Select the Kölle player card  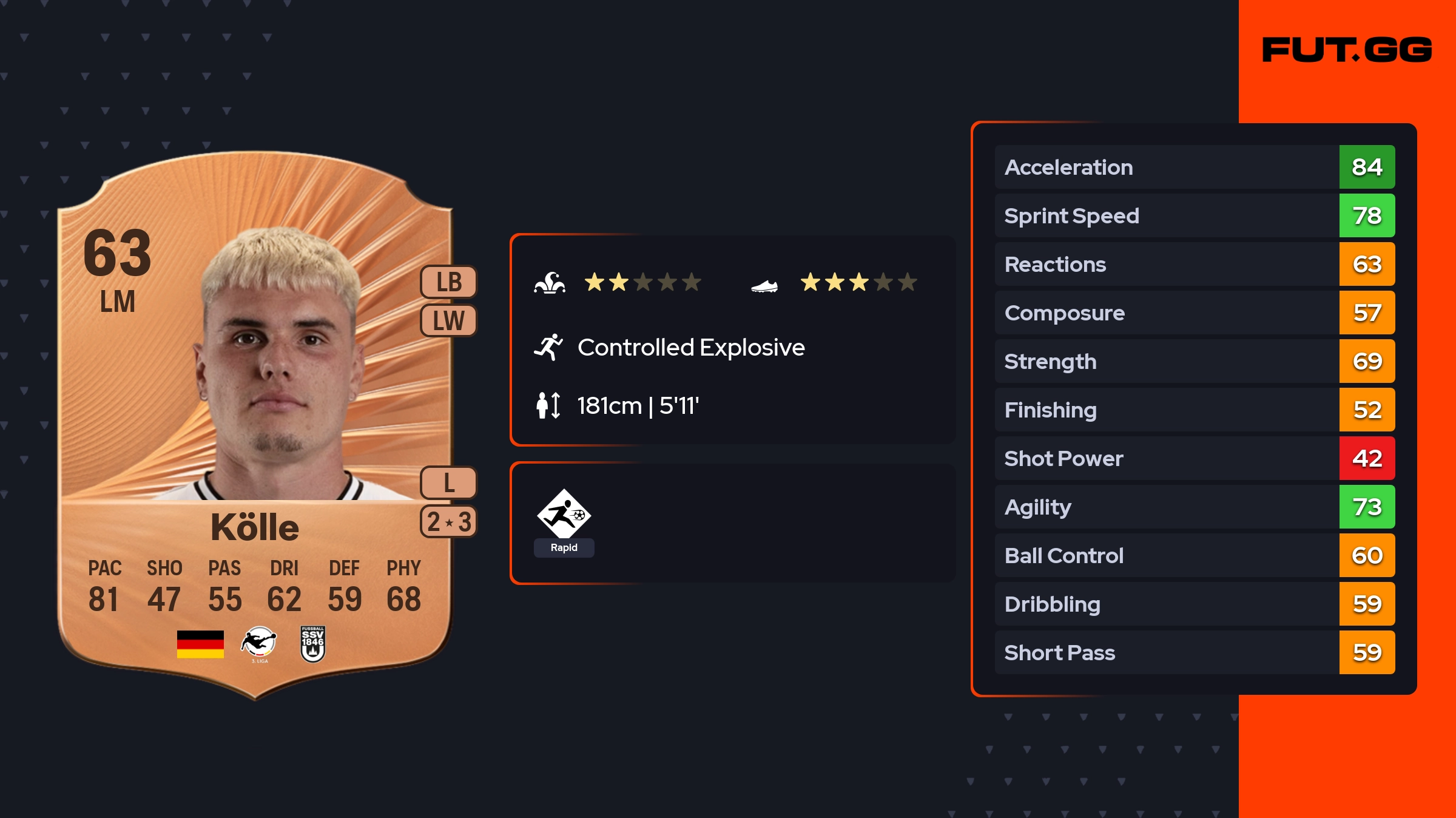pos(255,425)
